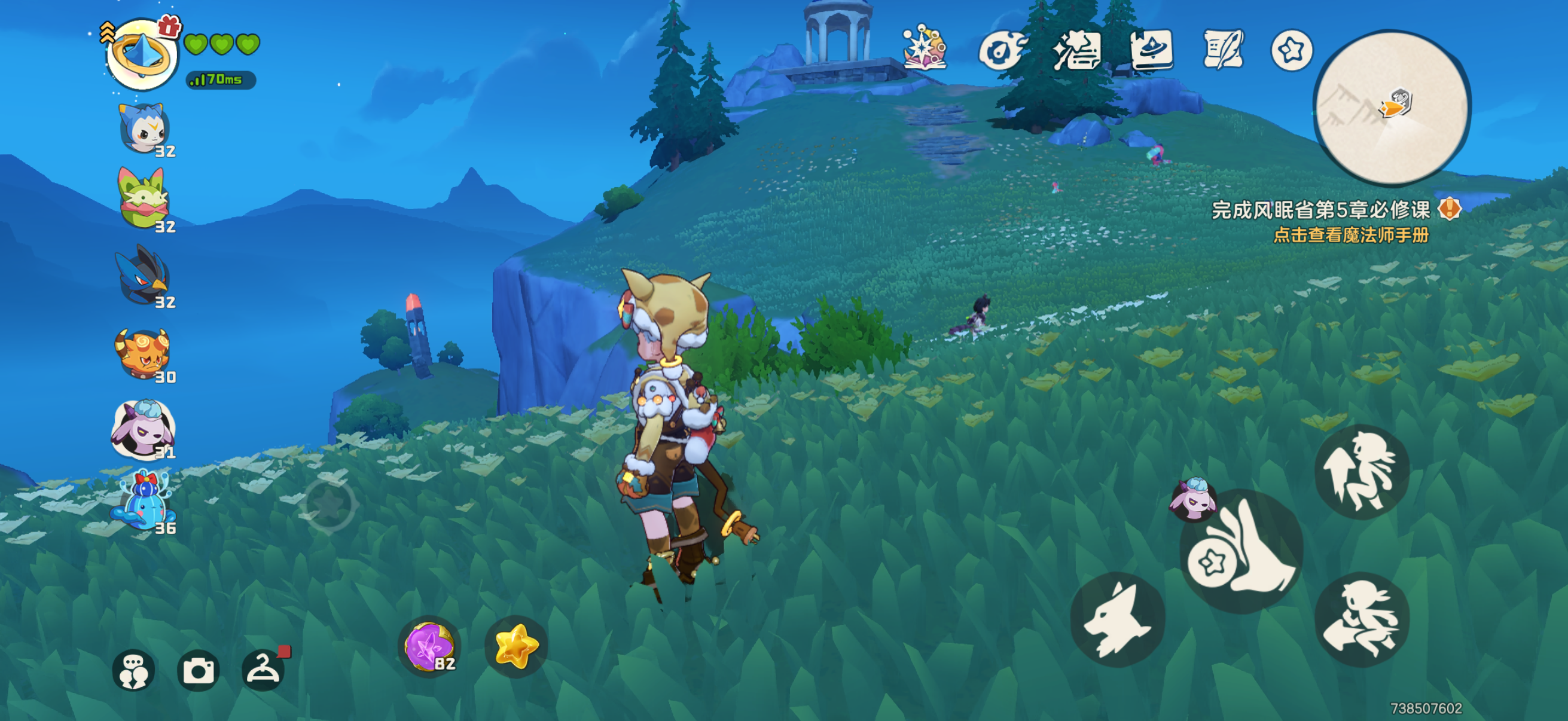Open the wardrobe hanger menu
The image size is (1568, 721).
[263, 669]
